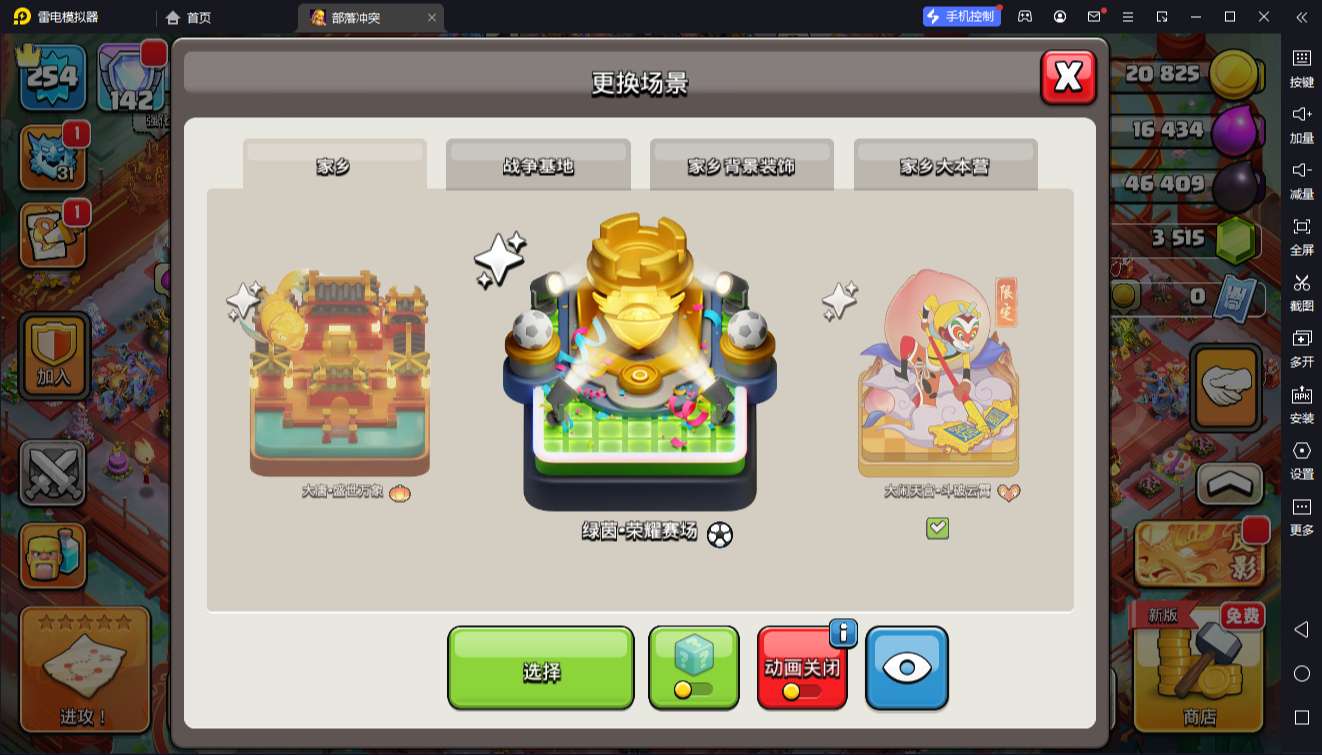Toggle the 动画关闭 animation switch
Viewport: 1322px width, 755px height.
(802, 668)
